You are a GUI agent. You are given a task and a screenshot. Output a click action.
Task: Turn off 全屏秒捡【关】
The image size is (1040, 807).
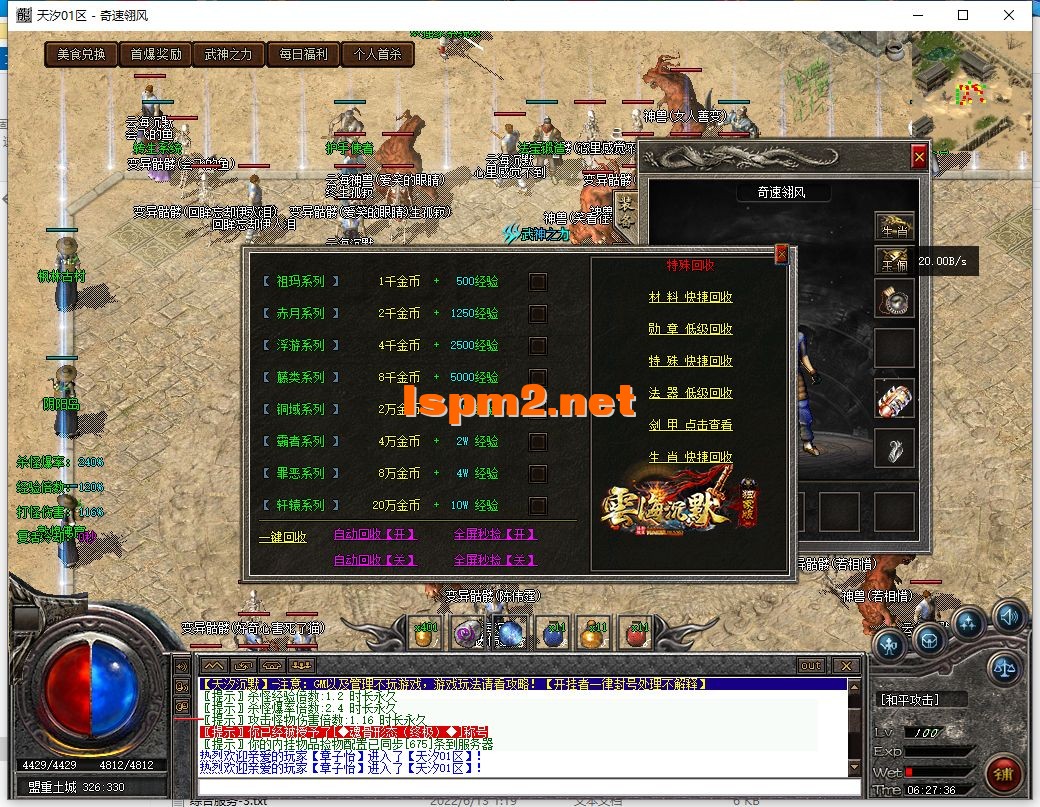pos(495,561)
